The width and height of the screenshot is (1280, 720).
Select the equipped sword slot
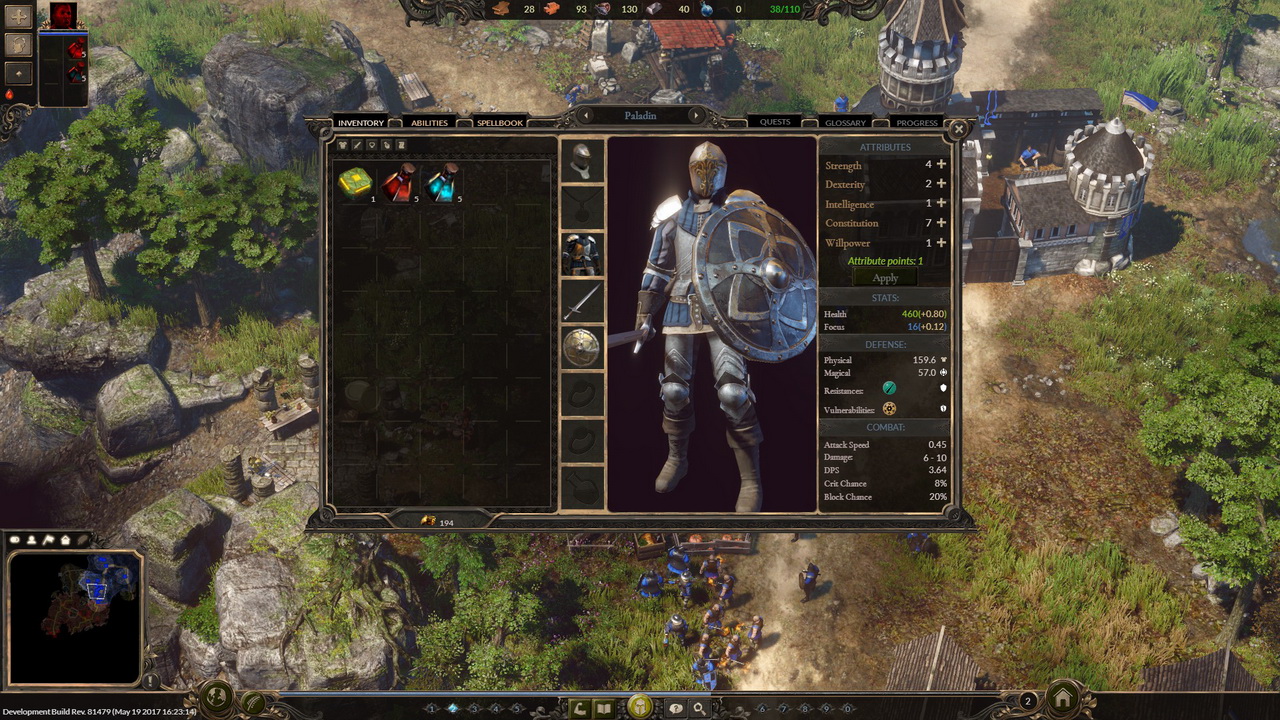coord(581,301)
